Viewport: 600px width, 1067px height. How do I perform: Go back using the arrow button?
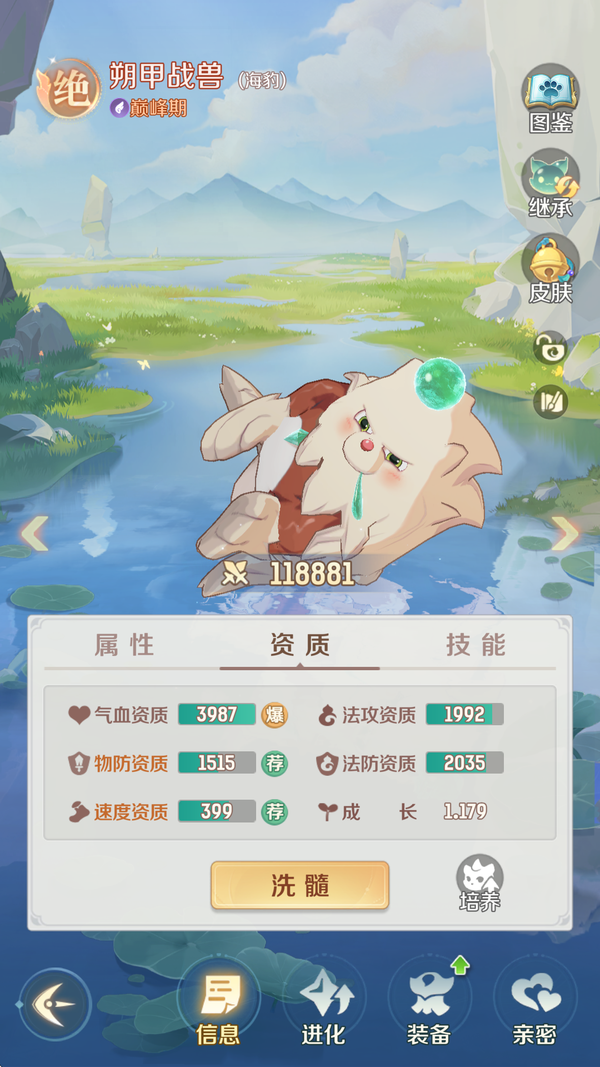pyautogui.click(x=55, y=1004)
